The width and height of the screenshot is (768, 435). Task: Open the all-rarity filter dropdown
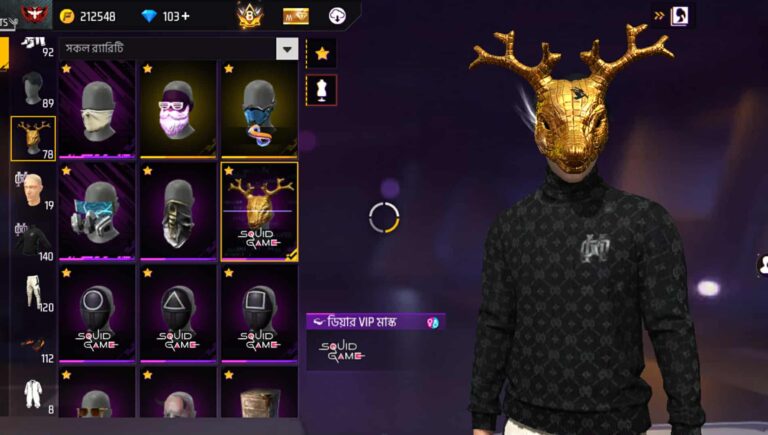click(x=286, y=48)
